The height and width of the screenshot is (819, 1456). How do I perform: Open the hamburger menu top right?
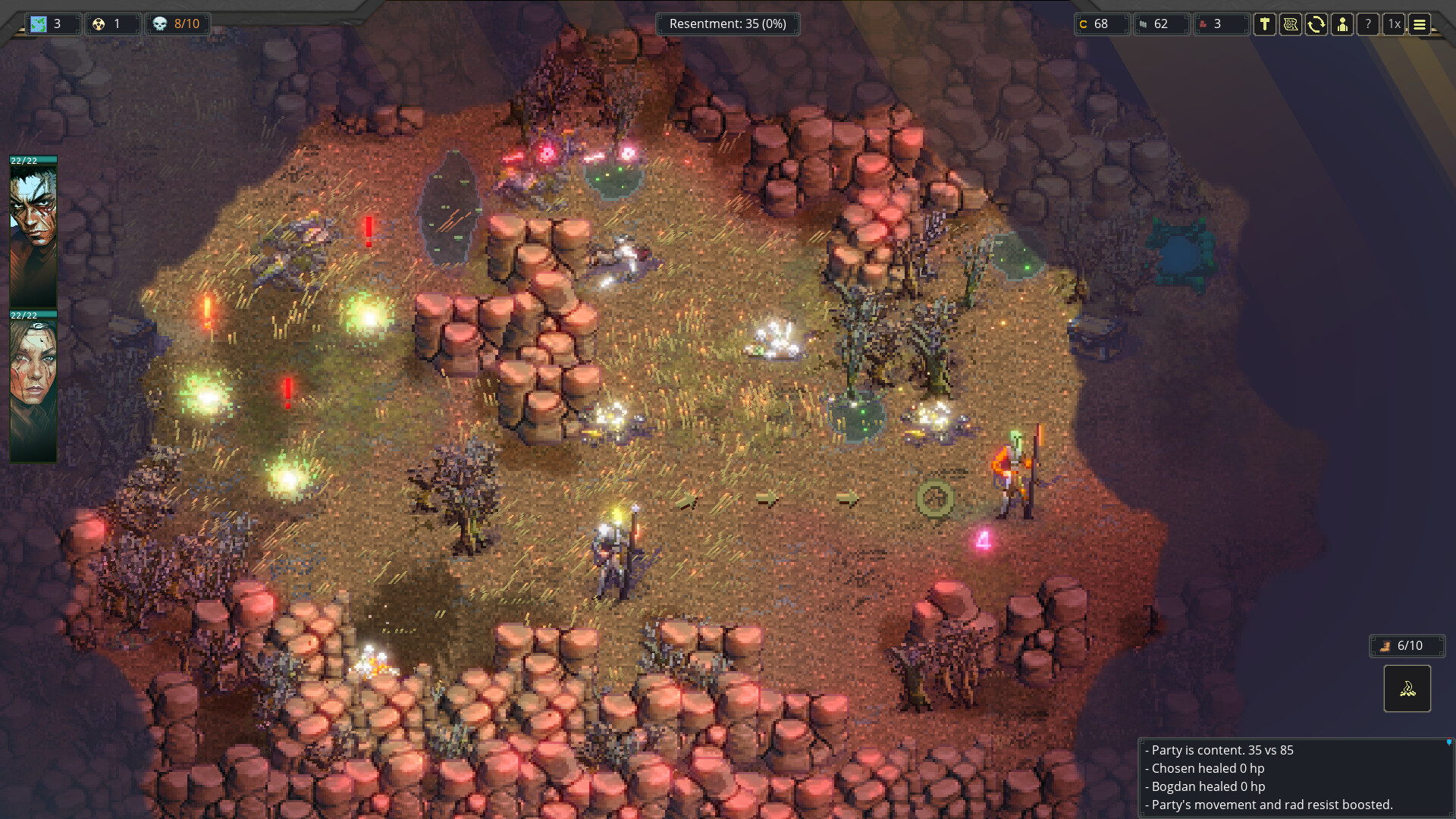click(1420, 24)
